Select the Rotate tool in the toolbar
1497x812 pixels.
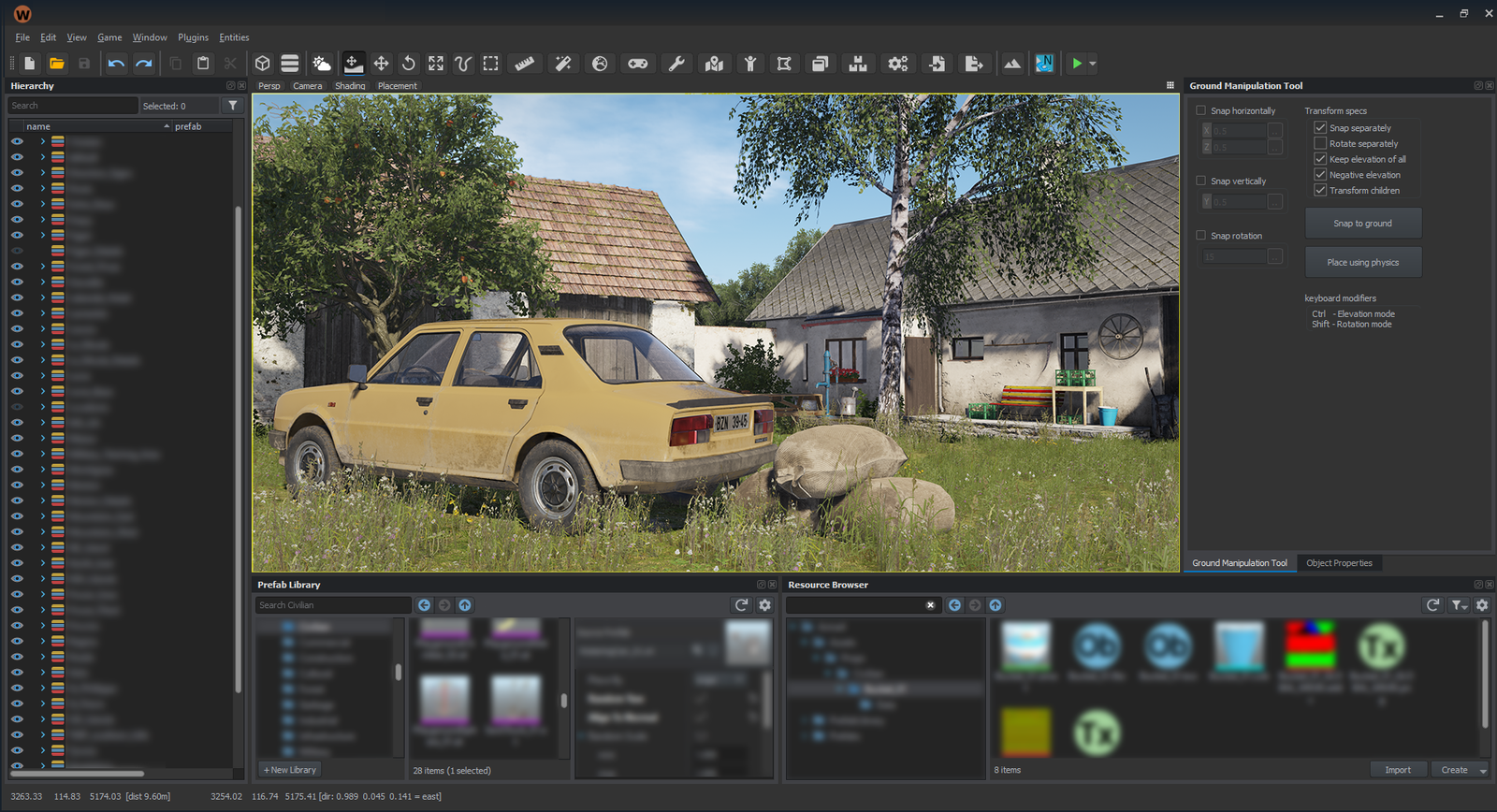point(409,63)
